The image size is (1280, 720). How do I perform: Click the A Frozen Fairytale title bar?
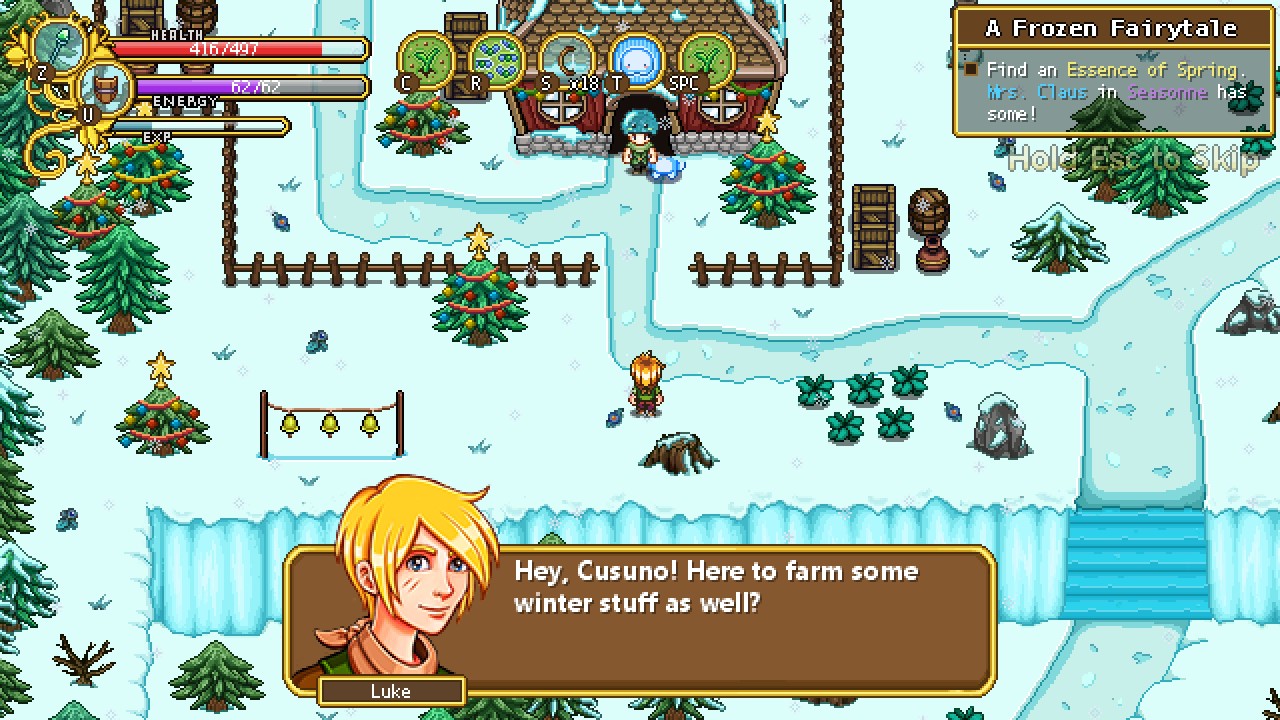pyautogui.click(x=1113, y=28)
